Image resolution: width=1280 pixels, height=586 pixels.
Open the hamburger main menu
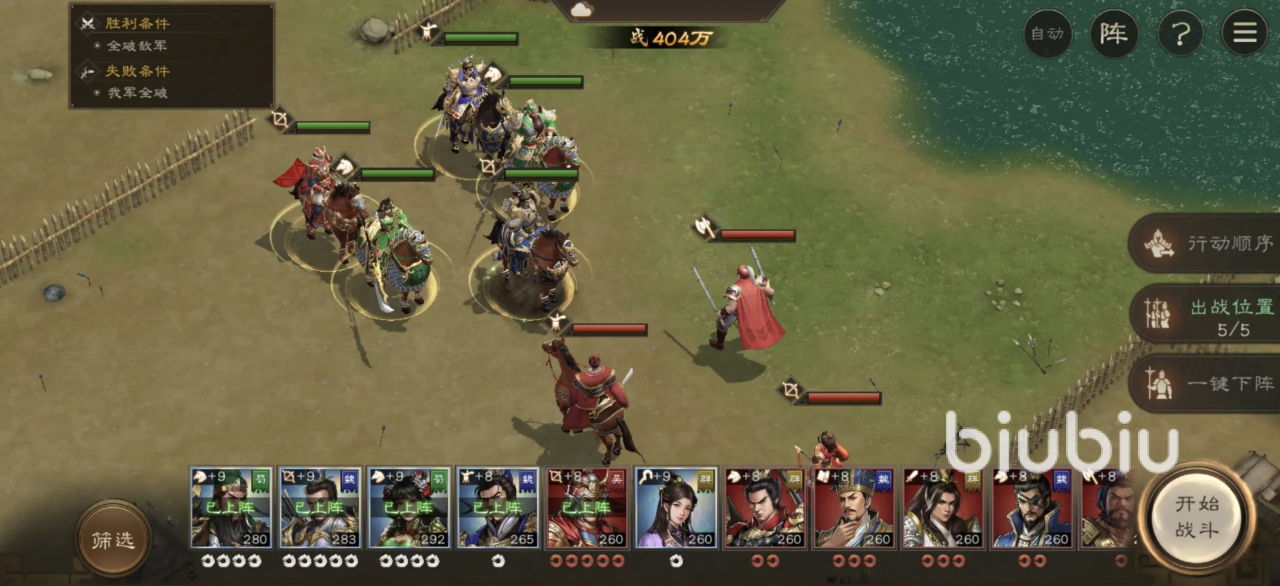coord(1245,34)
